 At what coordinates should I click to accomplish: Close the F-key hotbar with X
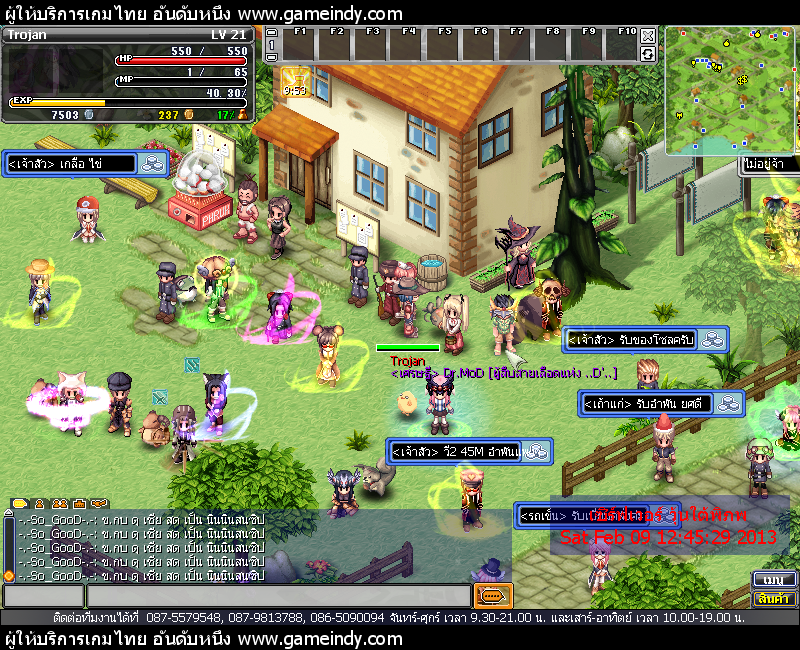[x=648, y=35]
